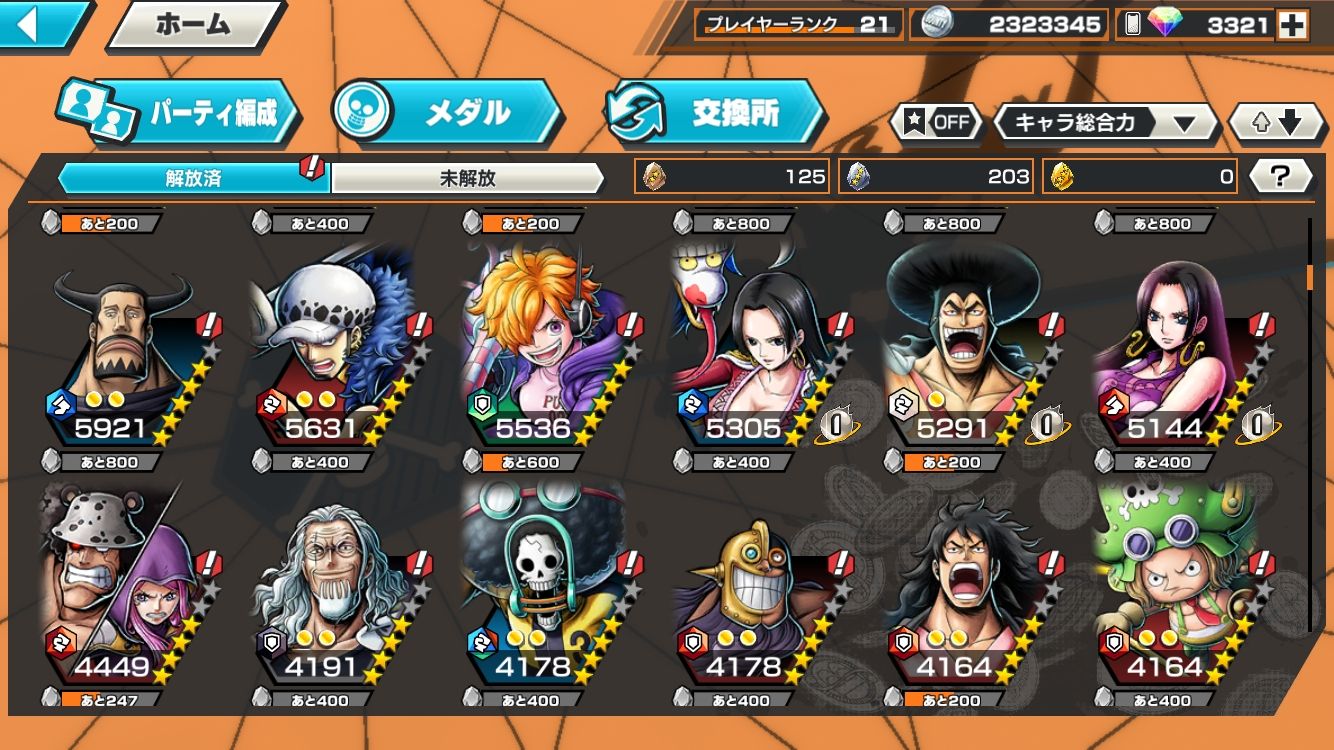Open the 交換所 exchange shop

click(x=714, y=113)
